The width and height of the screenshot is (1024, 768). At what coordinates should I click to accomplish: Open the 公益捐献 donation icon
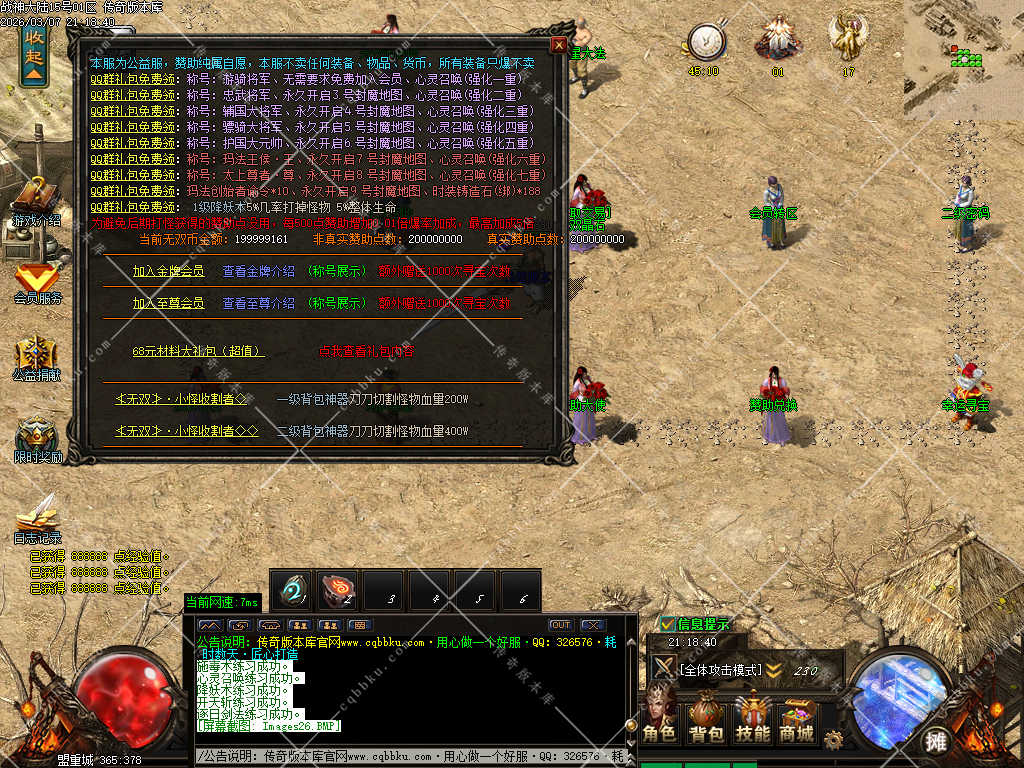[x=37, y=357]
